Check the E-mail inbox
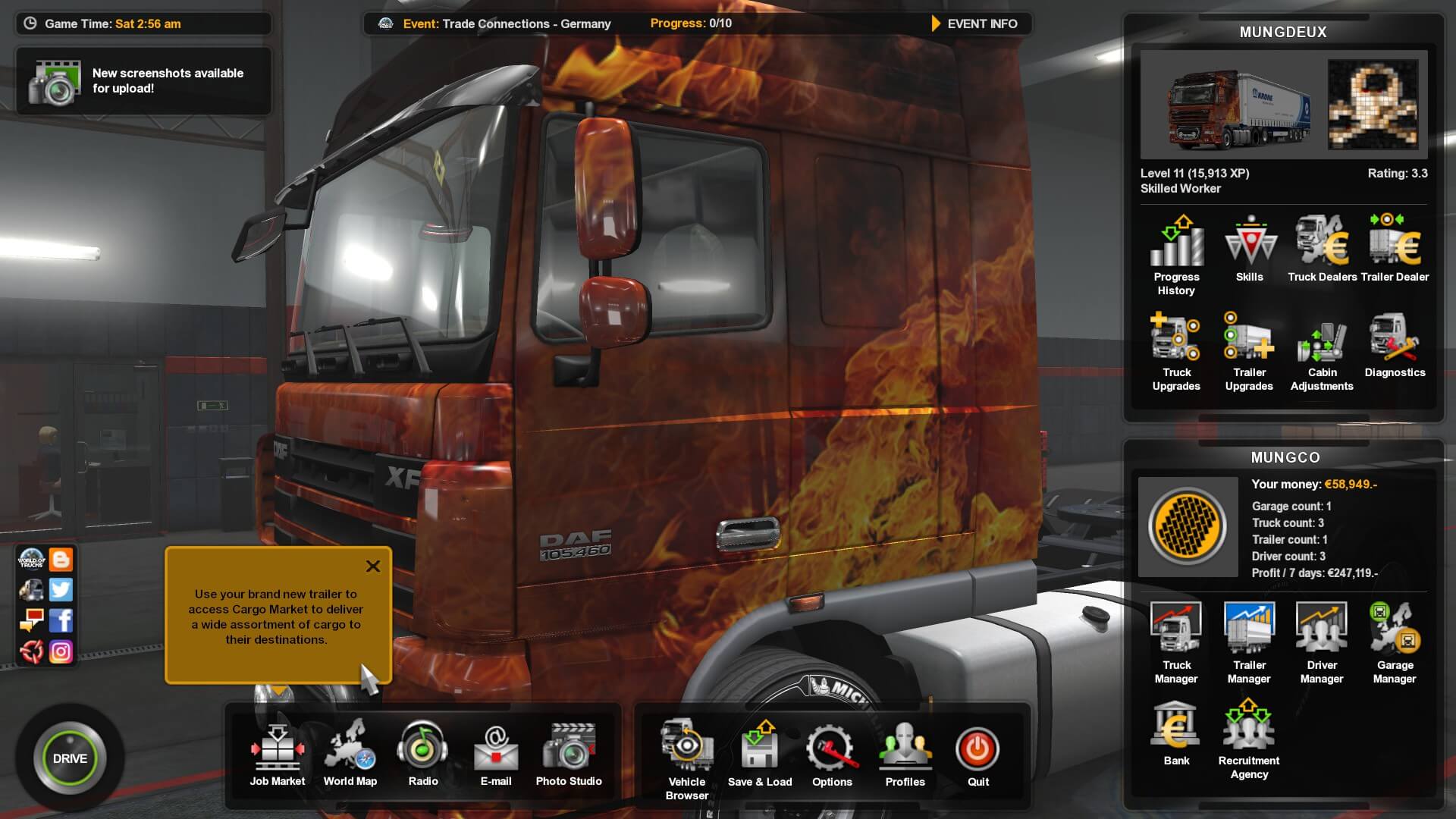 [x=495, y=753]
